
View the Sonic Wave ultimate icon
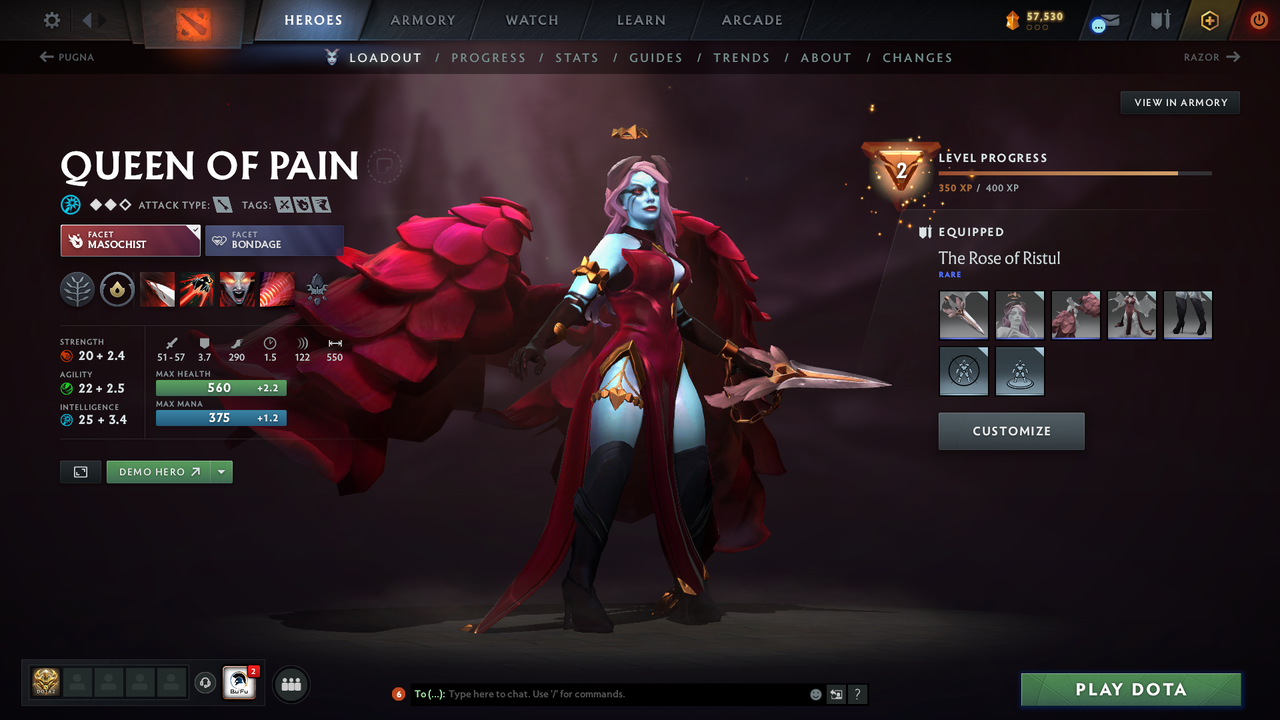point(277,289)
